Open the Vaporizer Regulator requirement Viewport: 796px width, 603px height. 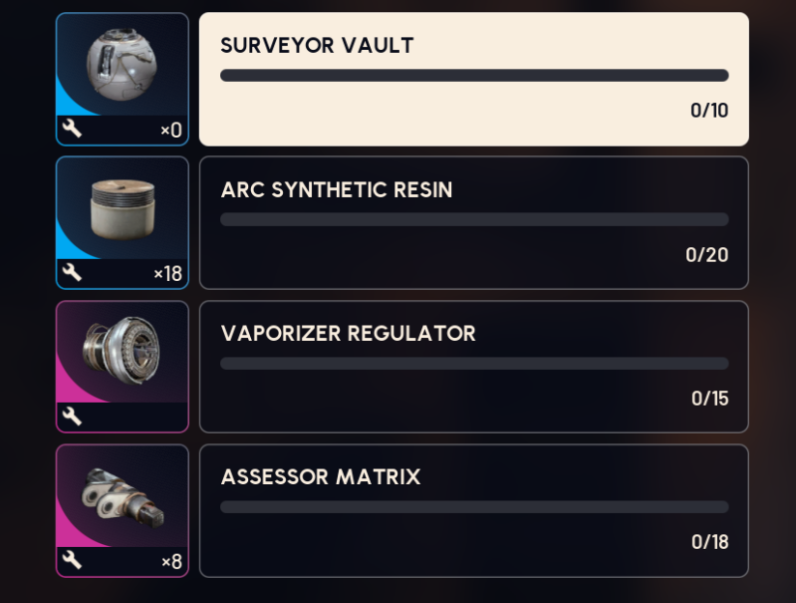click(473, 366)
